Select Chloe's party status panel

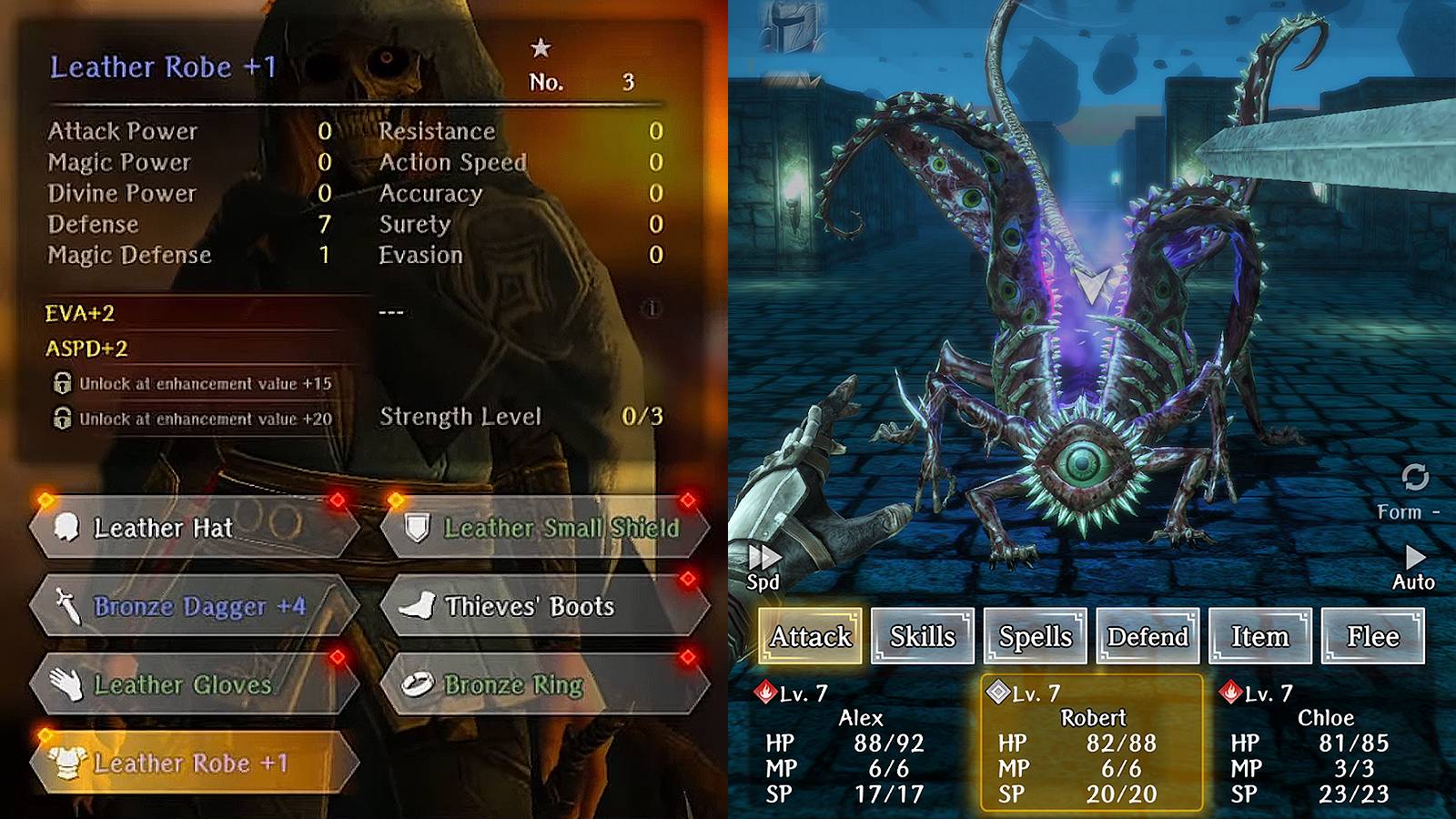coord(1323,743)
